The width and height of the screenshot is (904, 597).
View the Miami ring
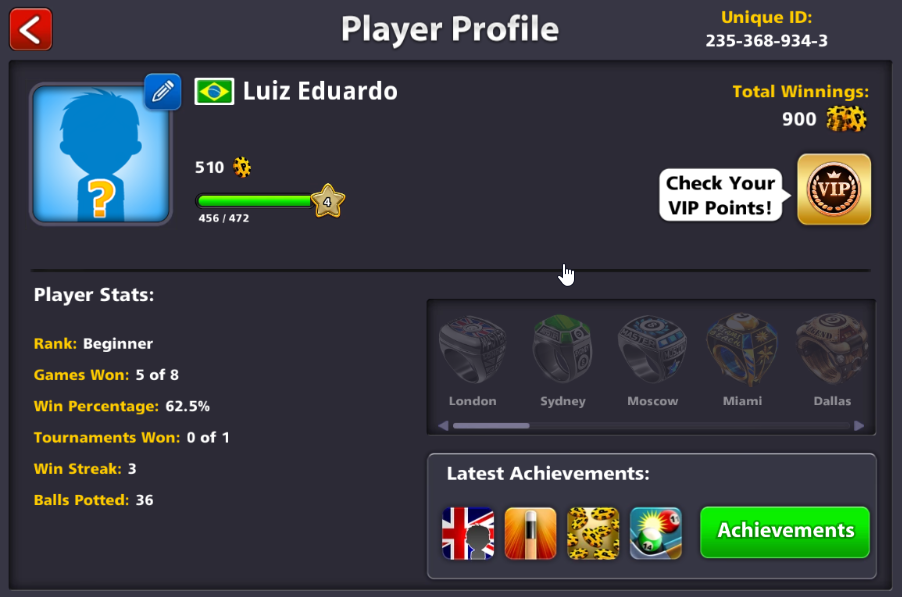pos(742,351)
